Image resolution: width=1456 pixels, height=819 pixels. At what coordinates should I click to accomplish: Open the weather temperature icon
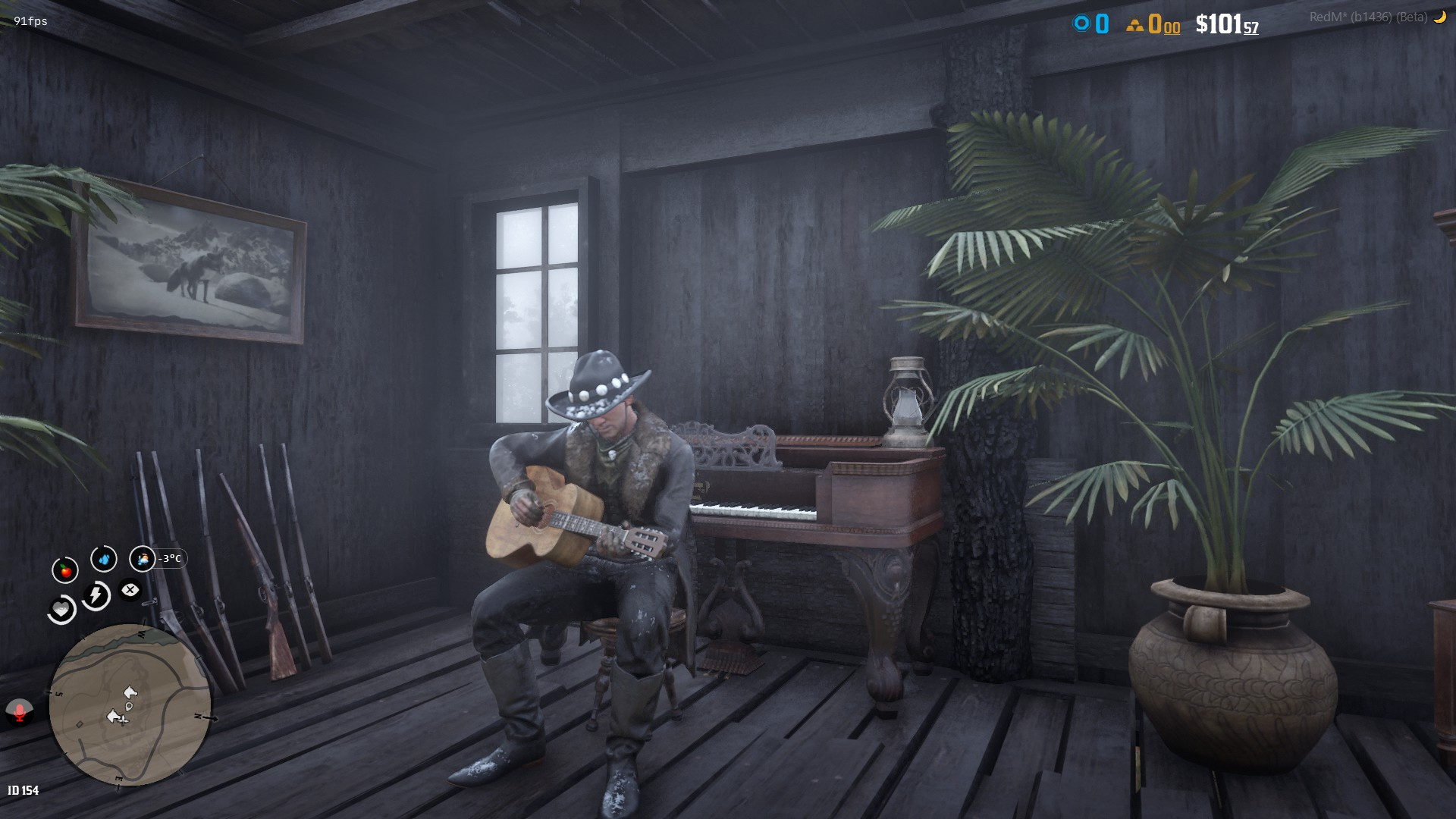[x=142, y=559]
